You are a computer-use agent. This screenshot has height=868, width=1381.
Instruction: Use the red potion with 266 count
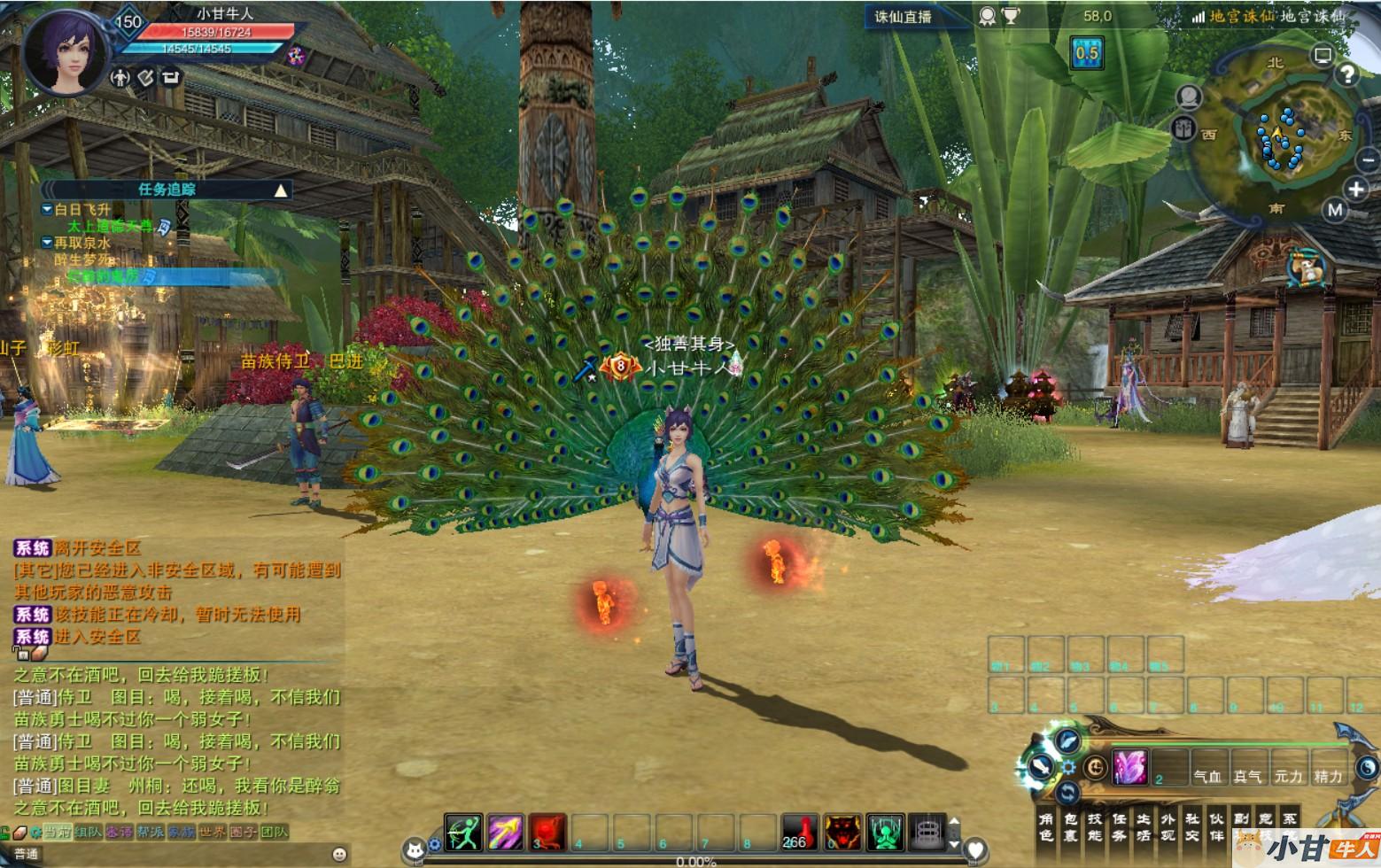(x=800, y=833)
